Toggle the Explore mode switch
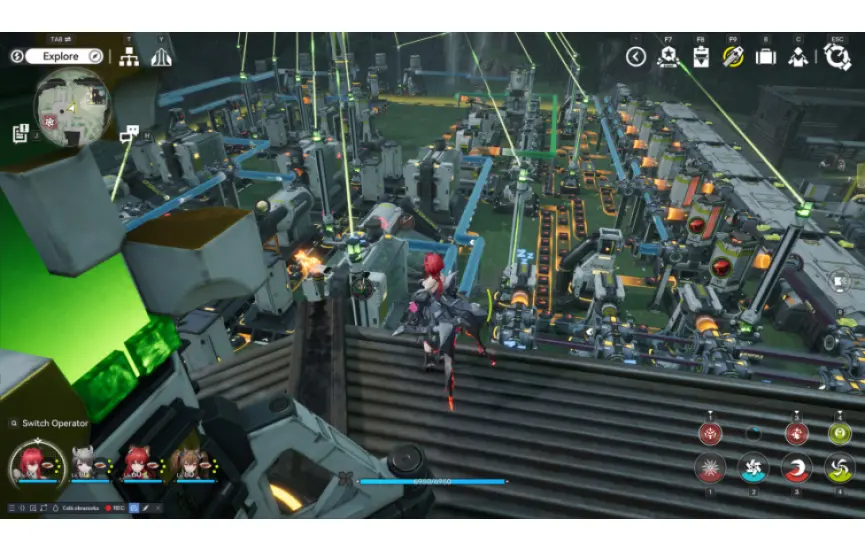This screenshot has width=865, height=550. click(x=59, y=56)
